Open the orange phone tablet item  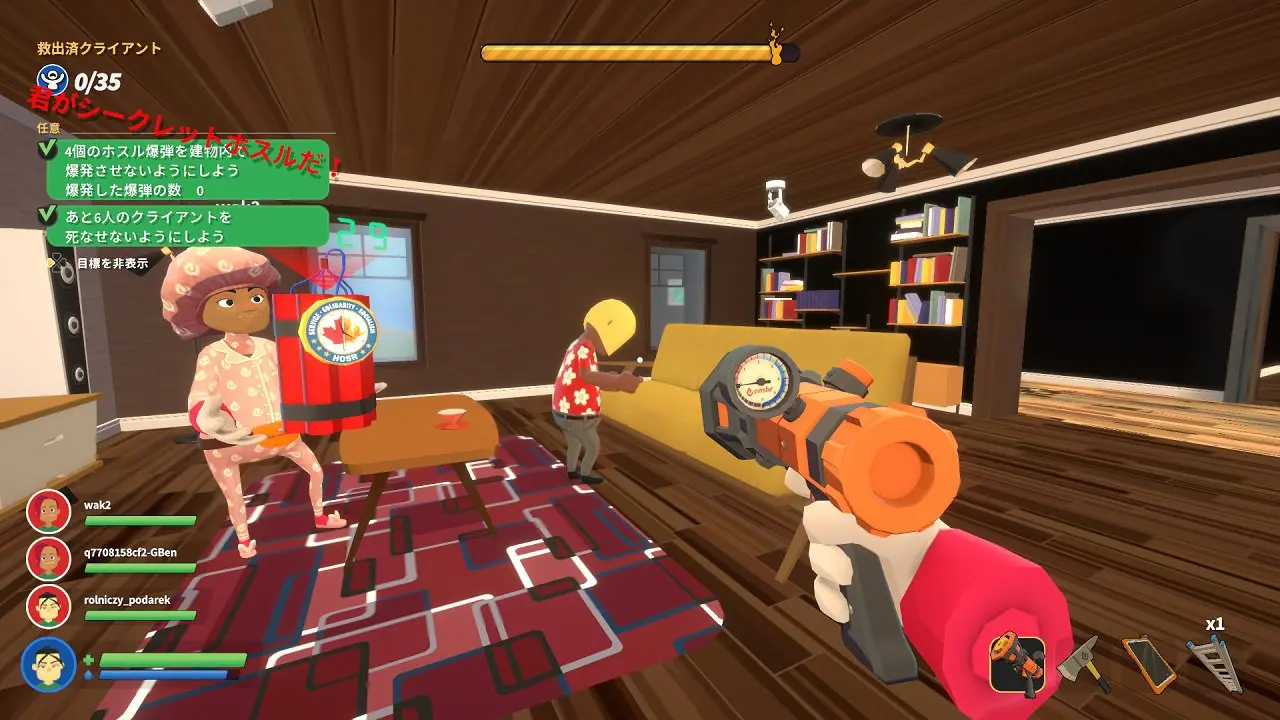tap(1148, 663)
